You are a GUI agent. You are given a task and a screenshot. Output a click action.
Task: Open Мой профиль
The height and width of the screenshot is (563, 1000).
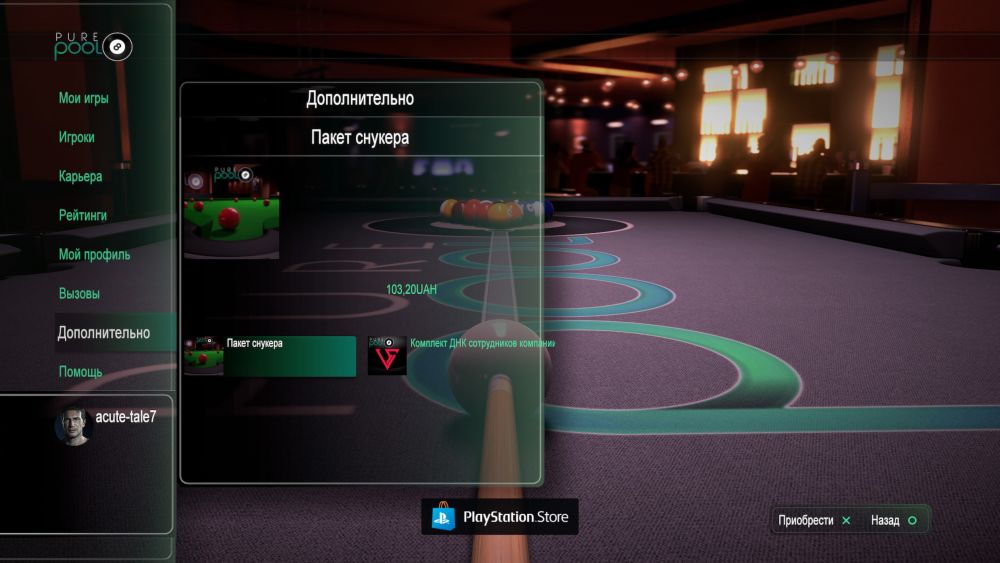pyautogui.click(x=94, y=254)
